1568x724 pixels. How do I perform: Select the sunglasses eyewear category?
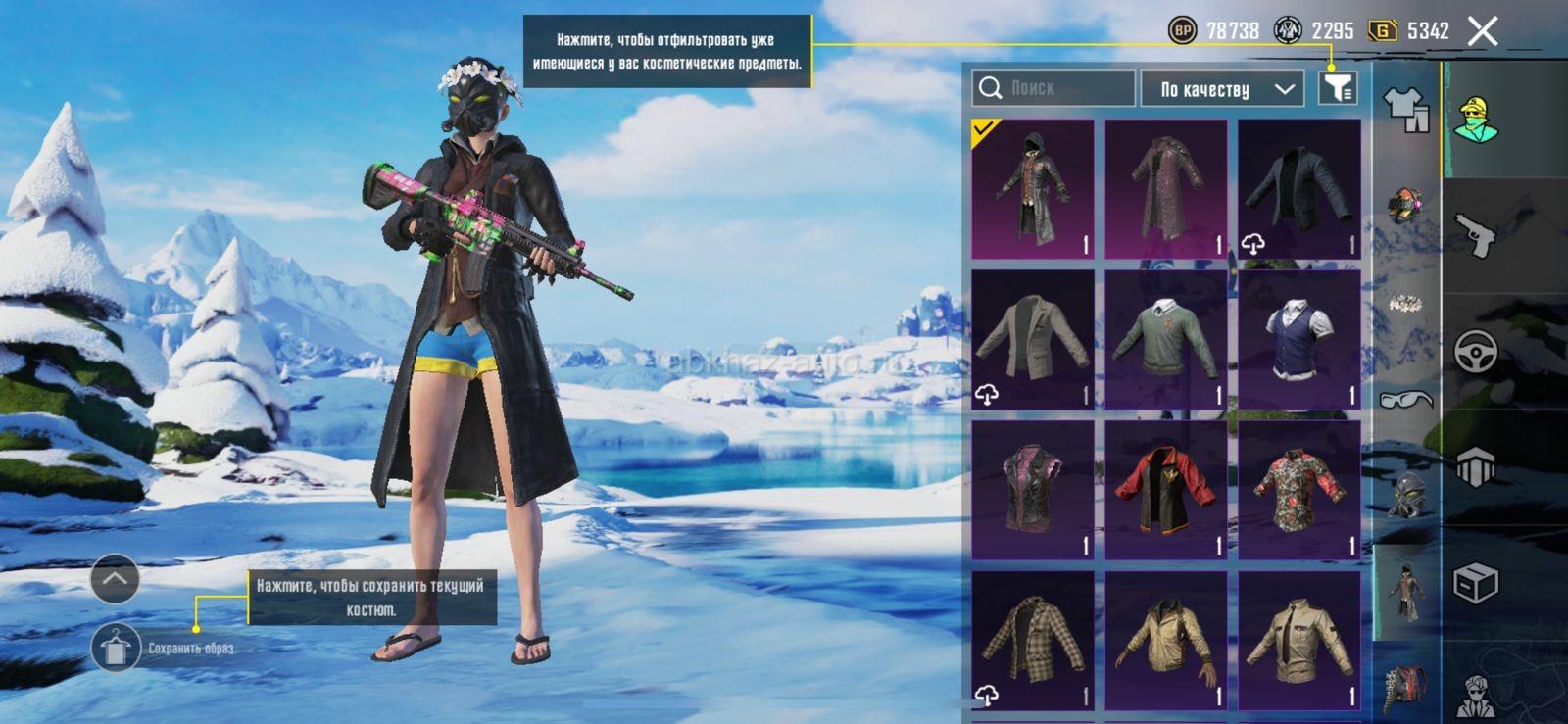click(1406, 399)
